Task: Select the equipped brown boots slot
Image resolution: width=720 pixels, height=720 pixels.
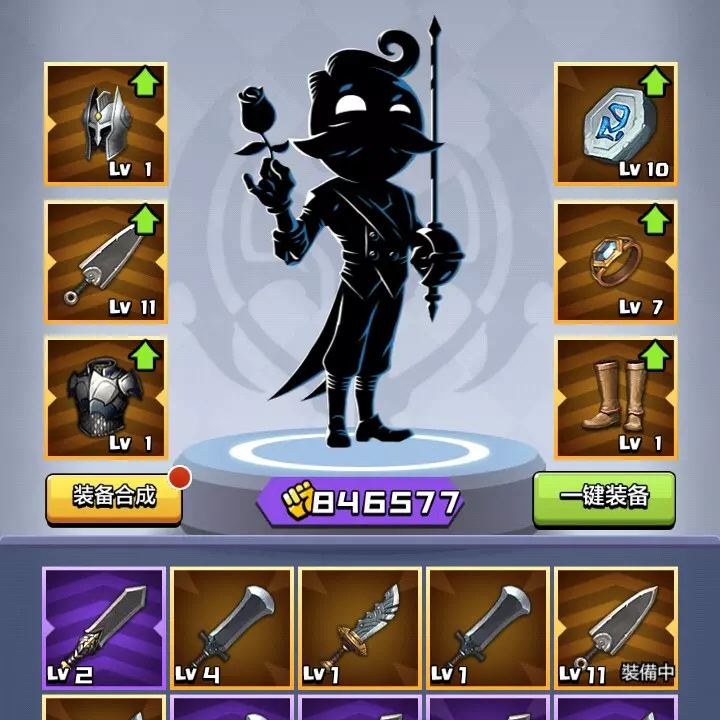Action: (x=615, y=398)
